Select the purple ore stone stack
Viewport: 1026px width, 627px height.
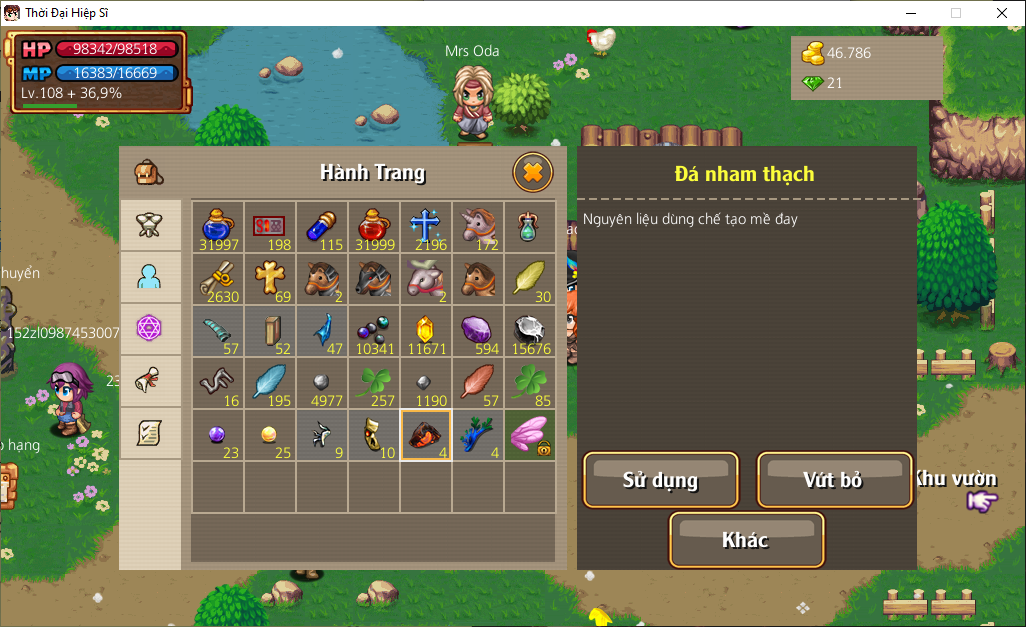(478, 331)
